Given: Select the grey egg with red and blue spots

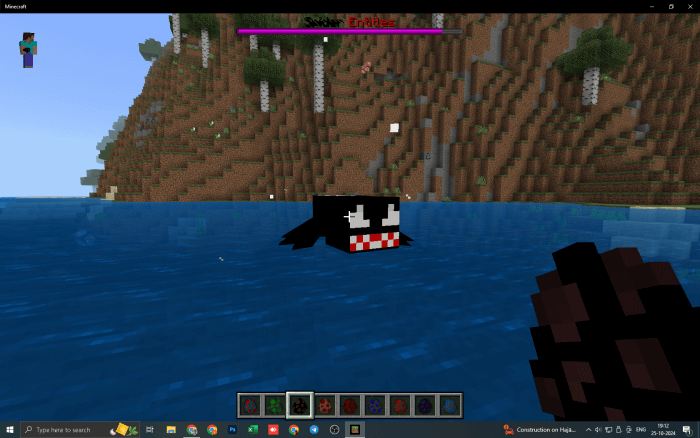Looking at the screenshot, I should (250, 405).
